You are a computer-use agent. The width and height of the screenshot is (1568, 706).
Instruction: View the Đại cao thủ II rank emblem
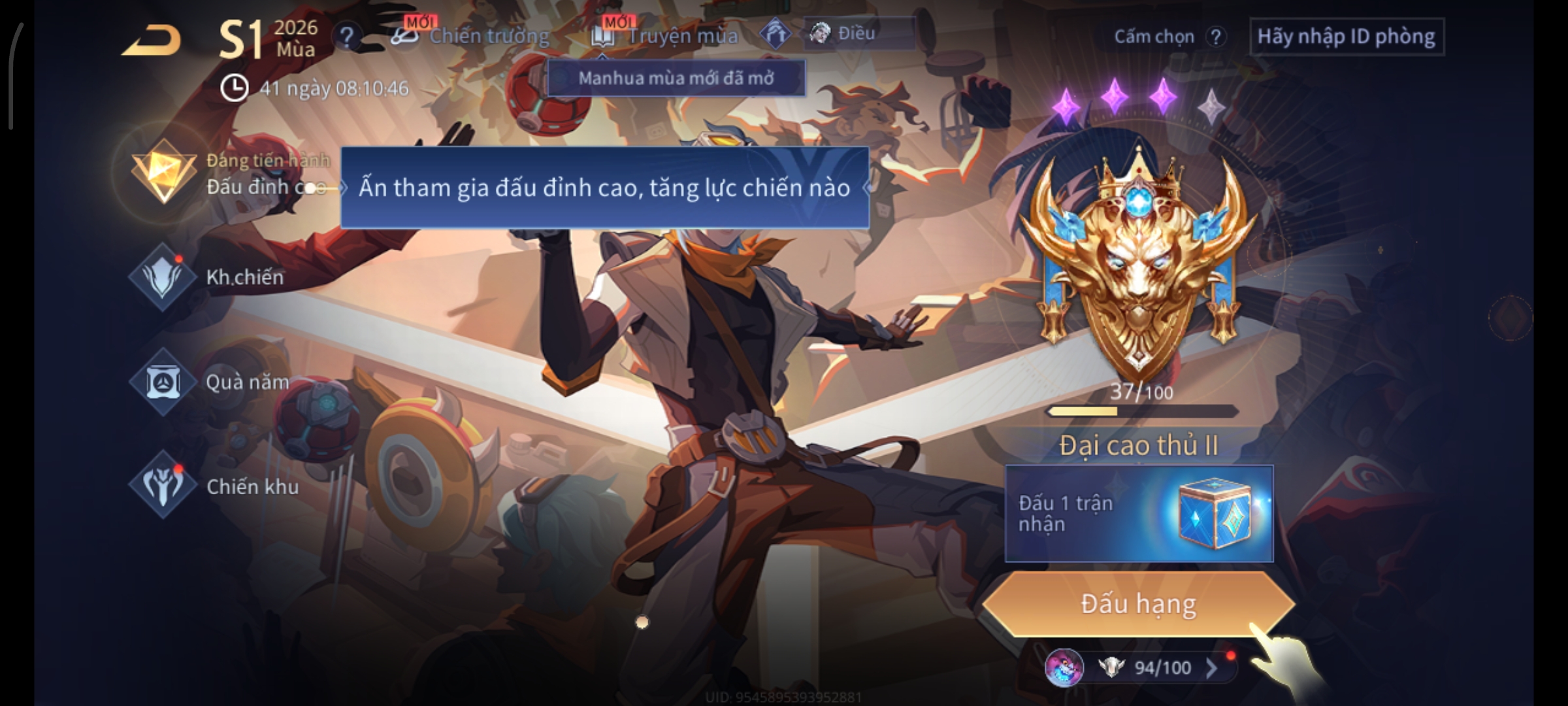(x=1138, y=261)
